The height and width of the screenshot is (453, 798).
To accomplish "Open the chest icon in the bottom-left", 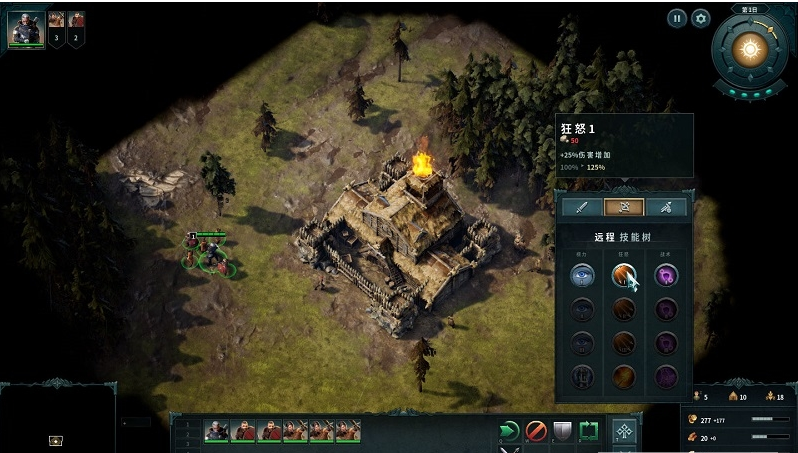I will (x=56, y=440).
